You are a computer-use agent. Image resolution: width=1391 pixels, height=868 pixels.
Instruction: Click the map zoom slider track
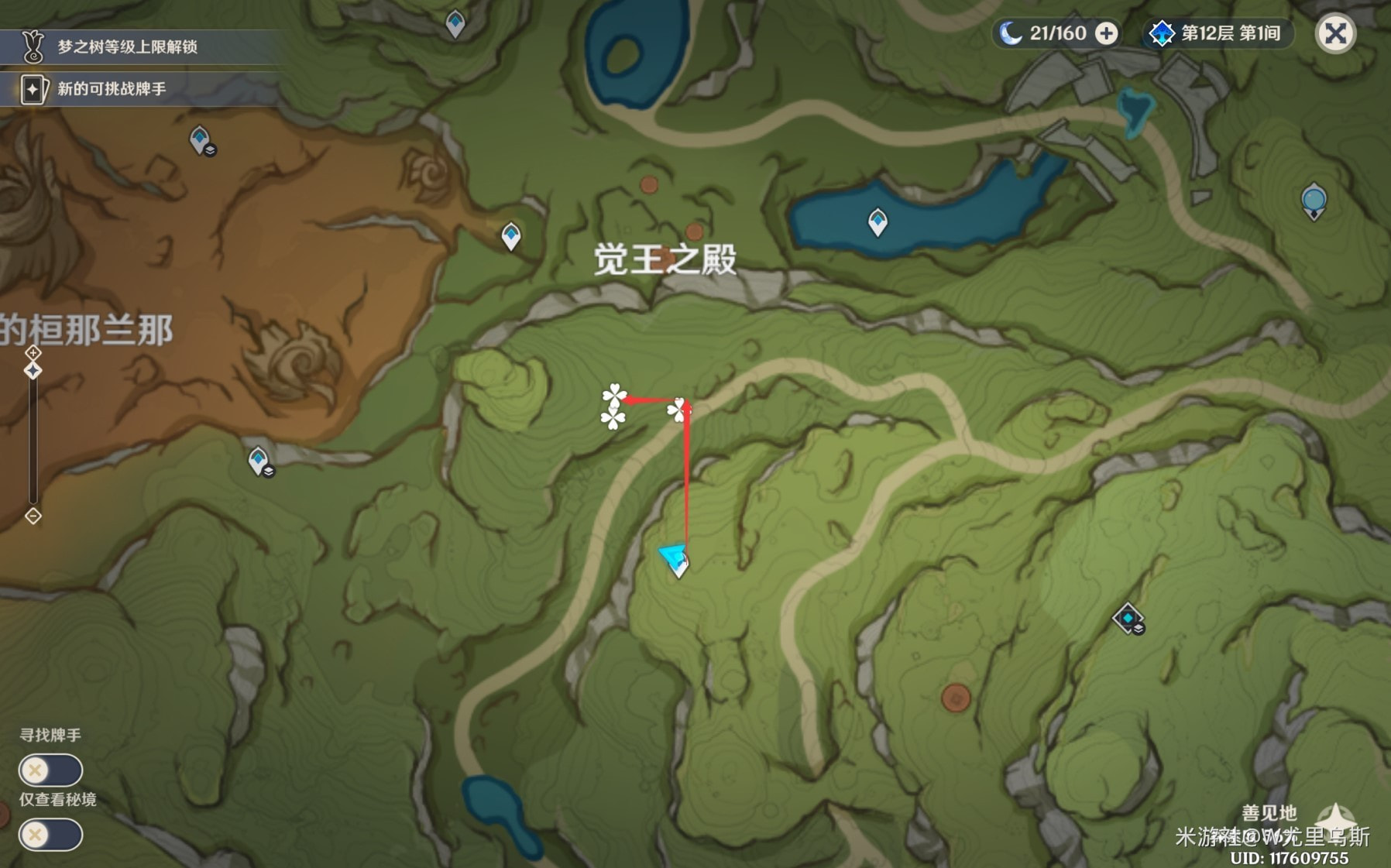click(33, 441)
